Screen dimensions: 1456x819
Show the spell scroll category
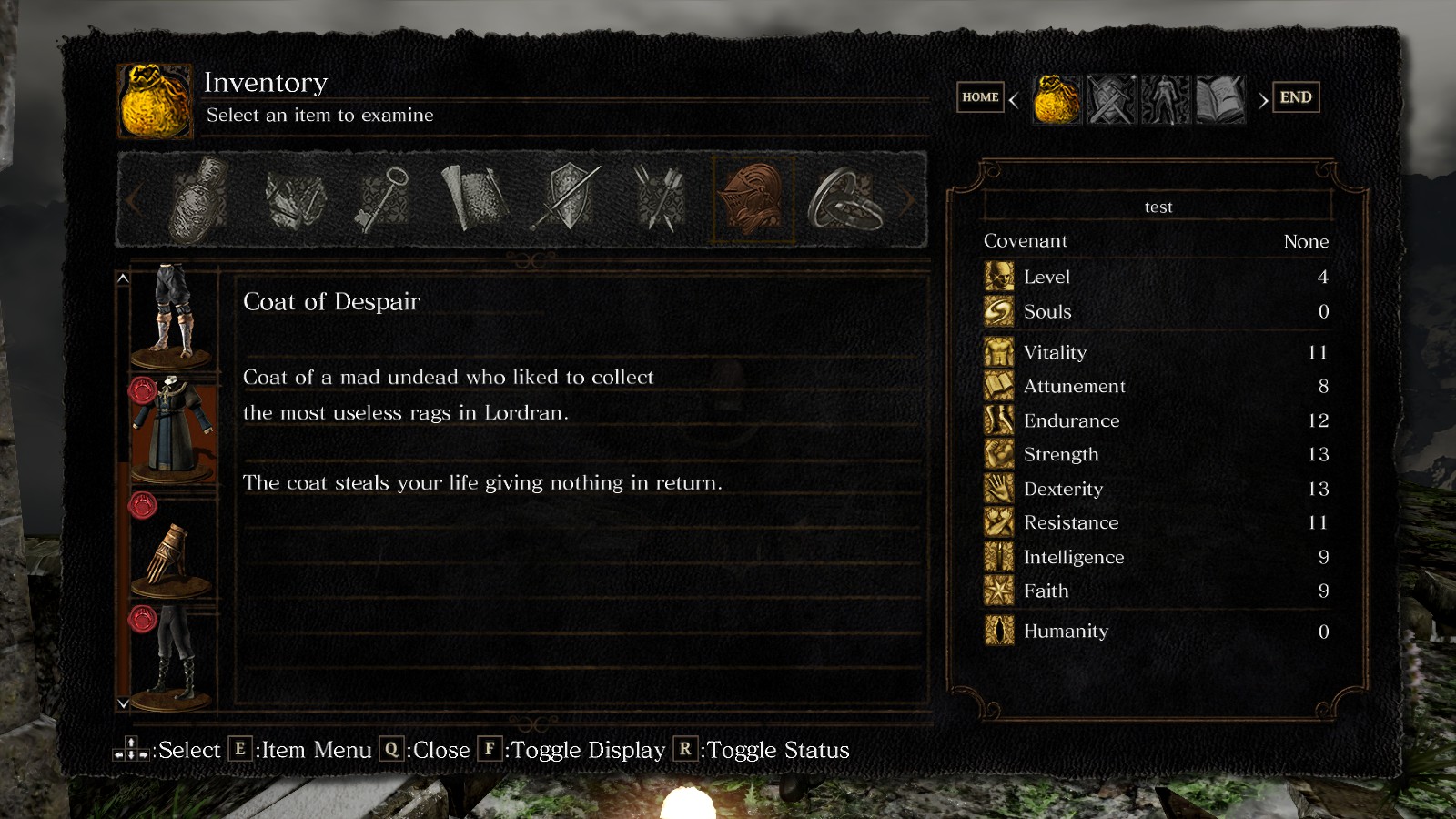474,199
